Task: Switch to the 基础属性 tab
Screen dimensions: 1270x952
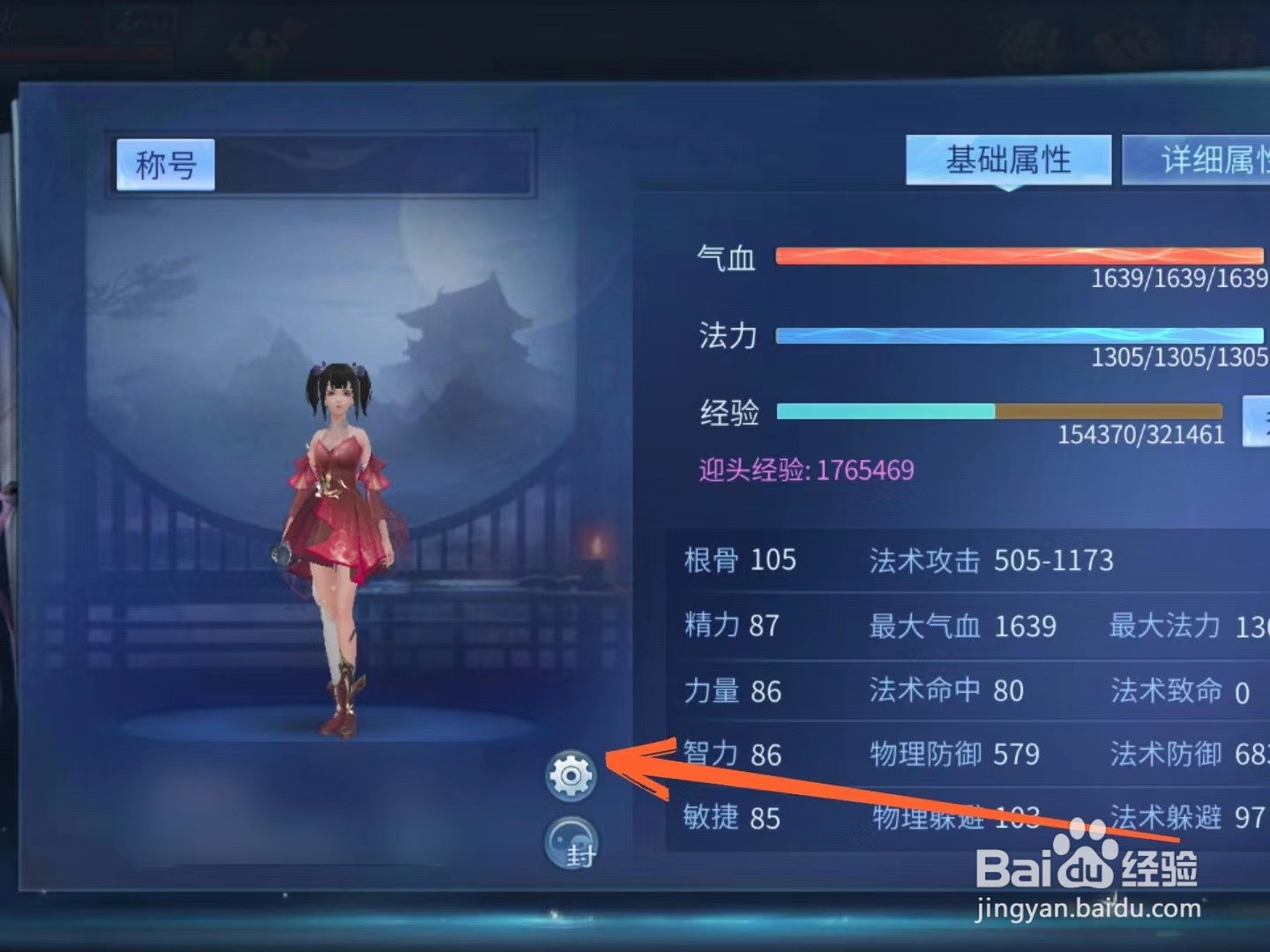Action: point(1007,160)
